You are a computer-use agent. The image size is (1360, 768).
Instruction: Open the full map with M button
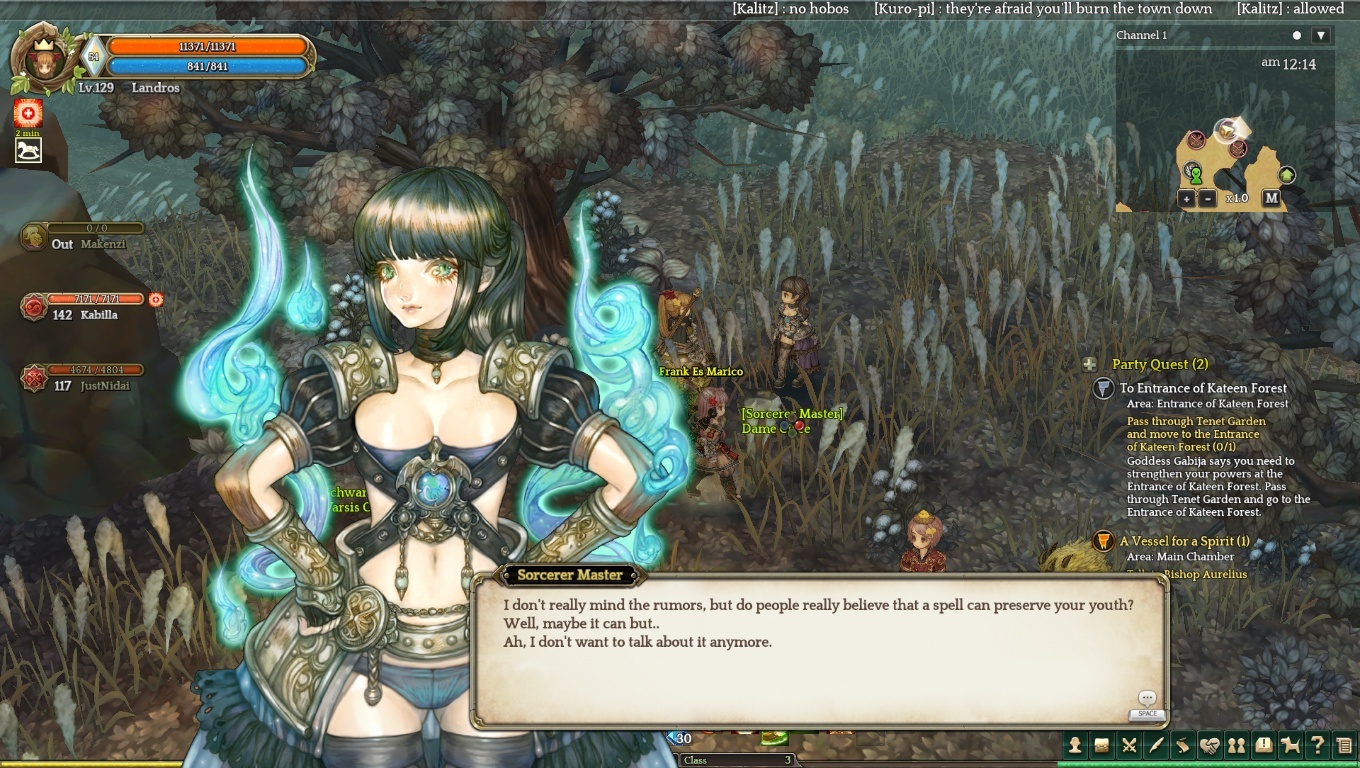point(1271,198)
